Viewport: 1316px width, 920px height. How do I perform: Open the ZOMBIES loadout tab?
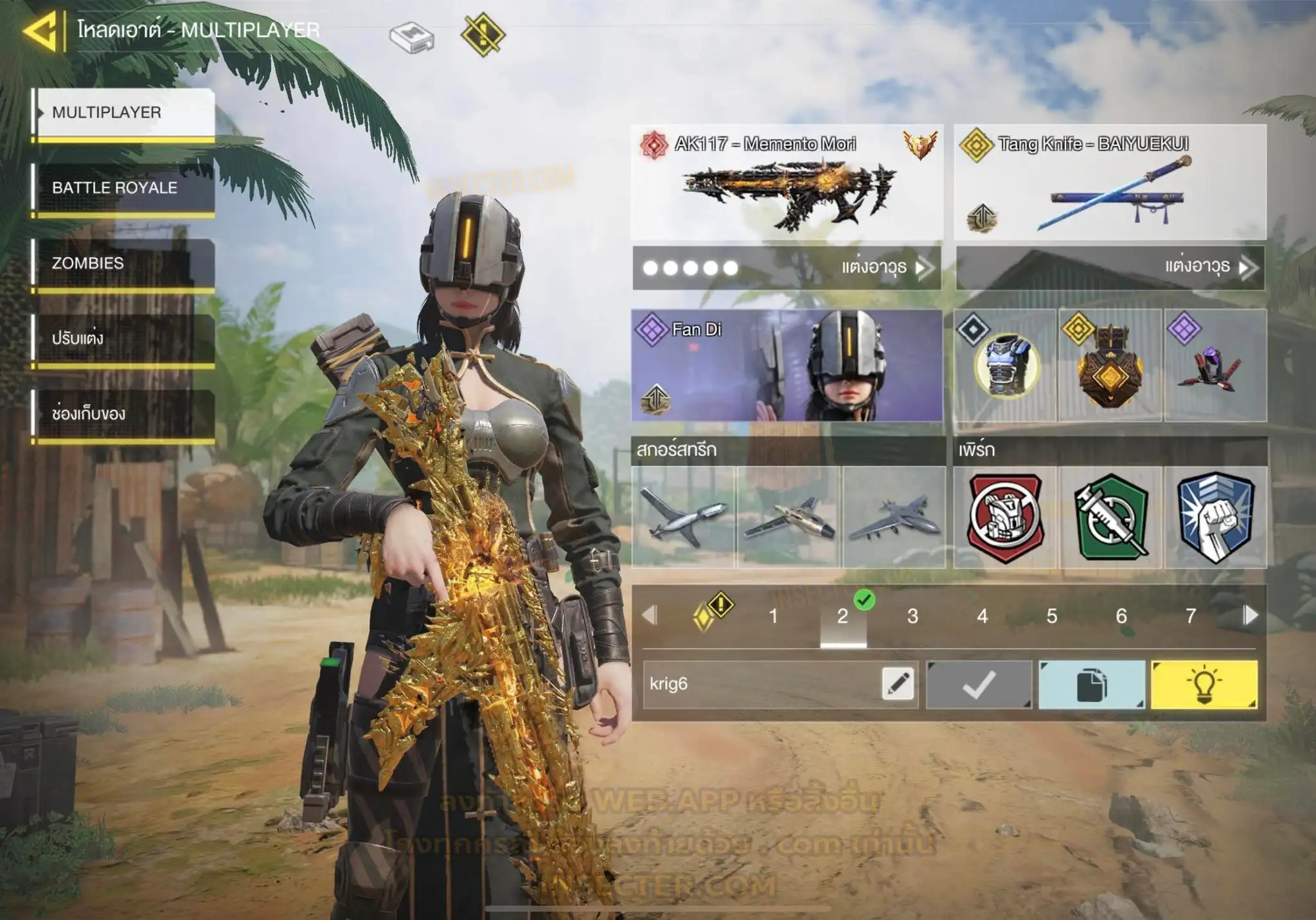pyautogui.click(x=123, y=263)
